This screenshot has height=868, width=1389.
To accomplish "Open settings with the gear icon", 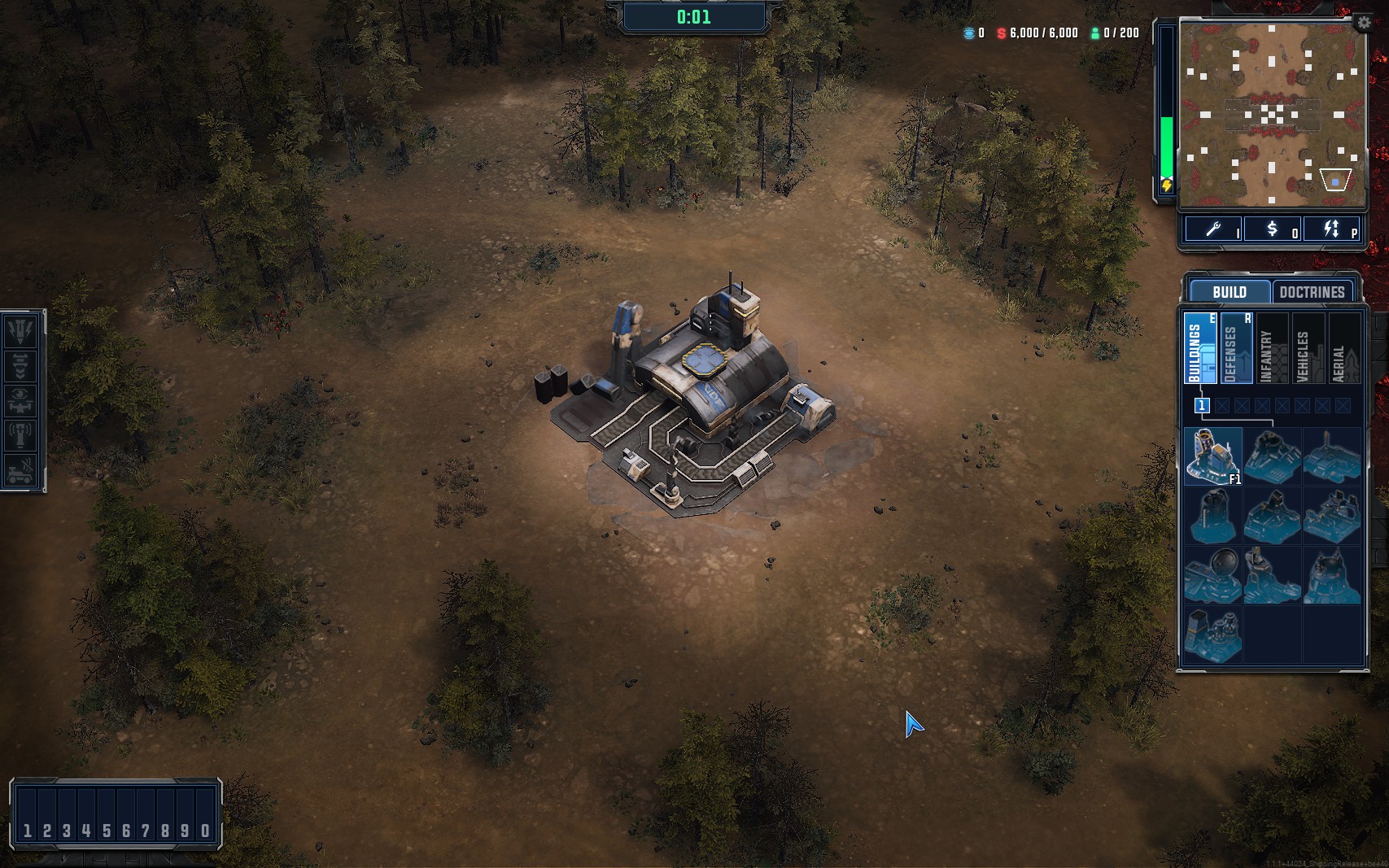I will (1364, 24).
